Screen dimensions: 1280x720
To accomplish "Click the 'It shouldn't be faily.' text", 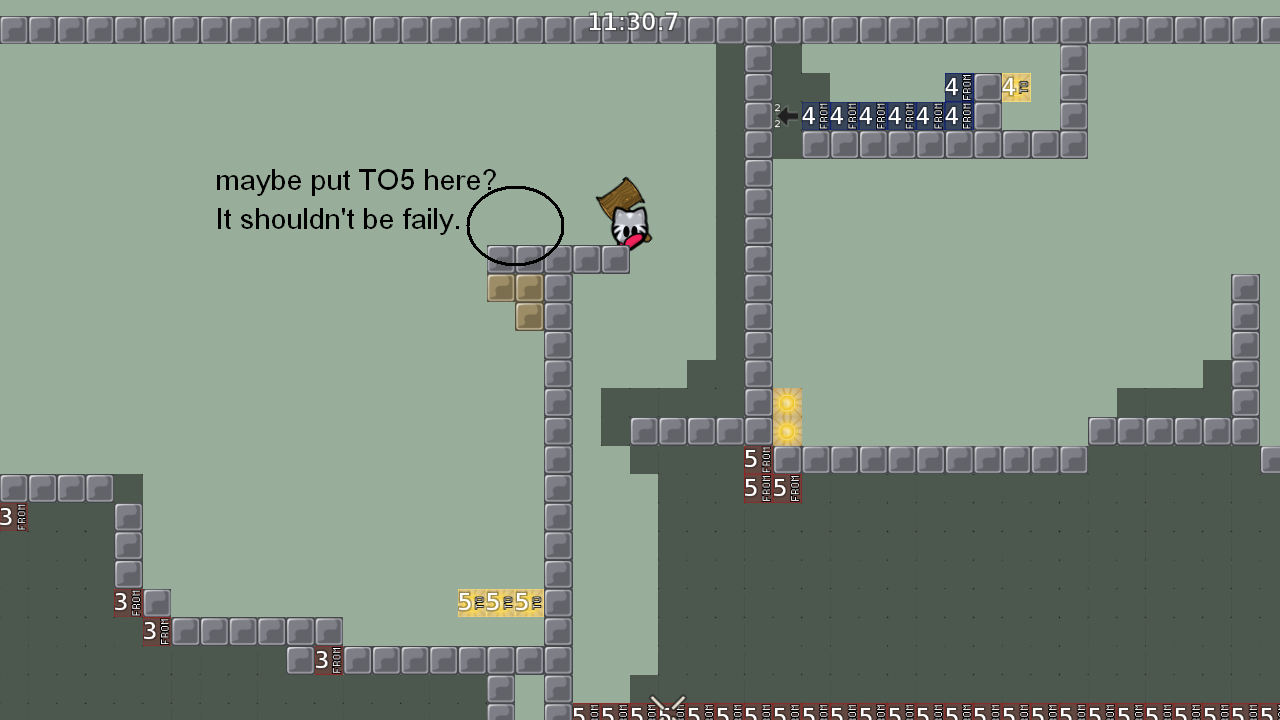I will 335,219.
